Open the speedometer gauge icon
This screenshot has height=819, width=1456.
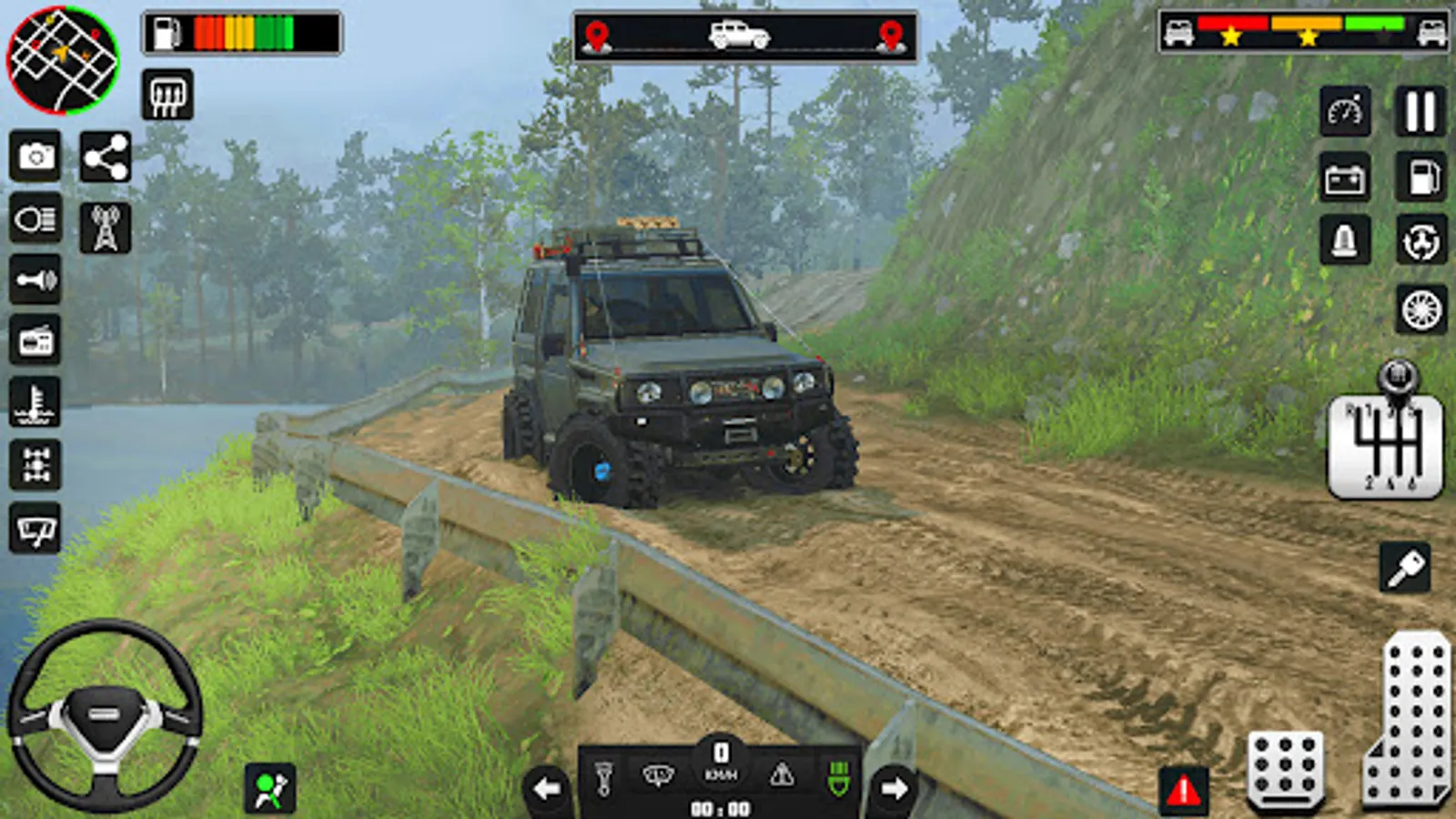click(1345, 112)
